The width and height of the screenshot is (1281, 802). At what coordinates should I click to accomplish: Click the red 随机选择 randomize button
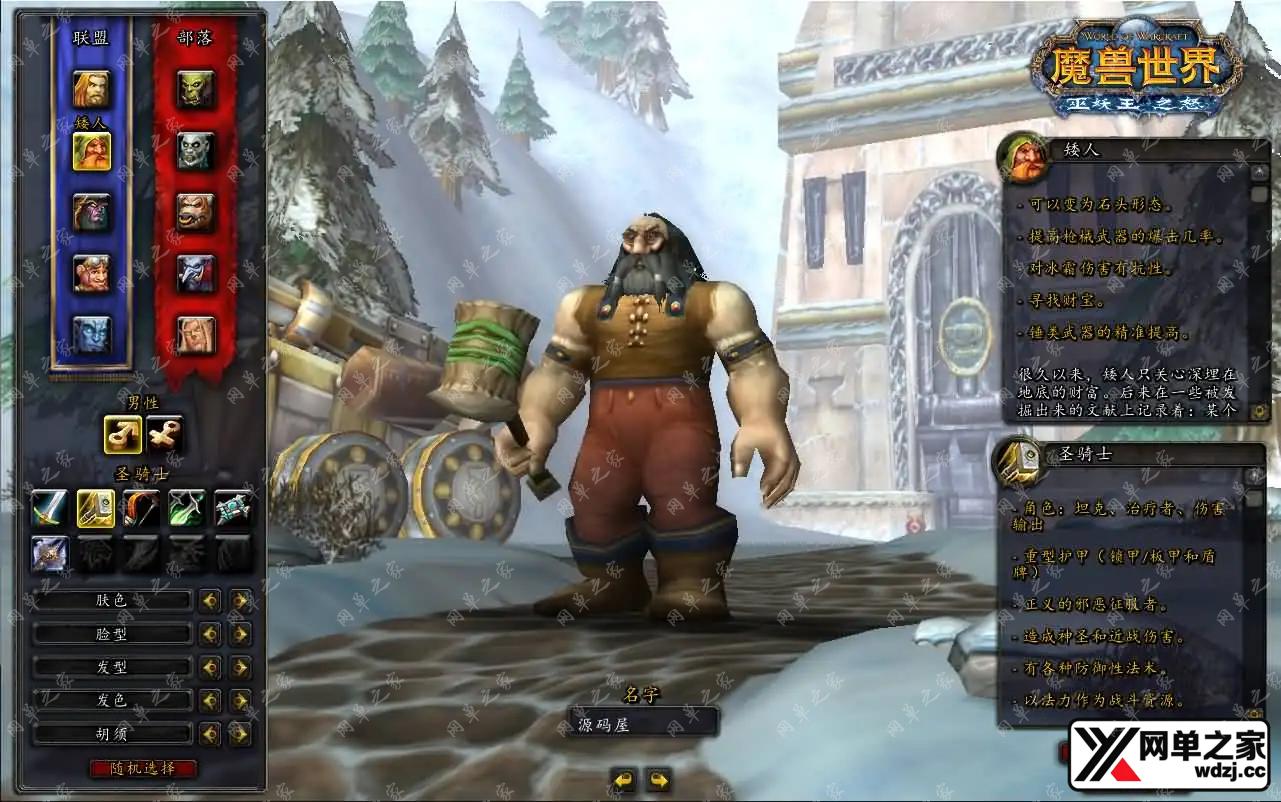point(143,768)
